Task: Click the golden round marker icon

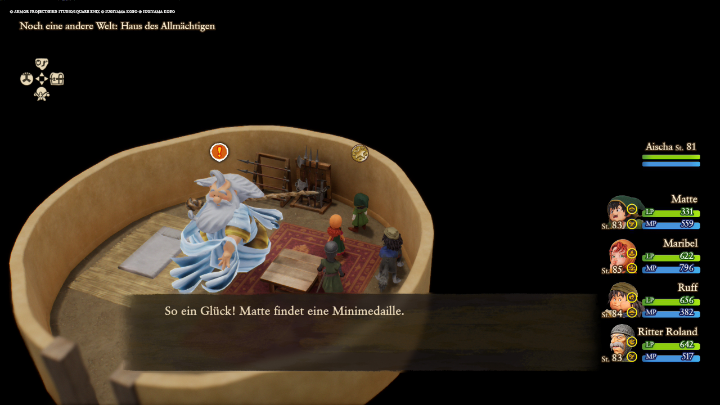Action: [360, 152]
